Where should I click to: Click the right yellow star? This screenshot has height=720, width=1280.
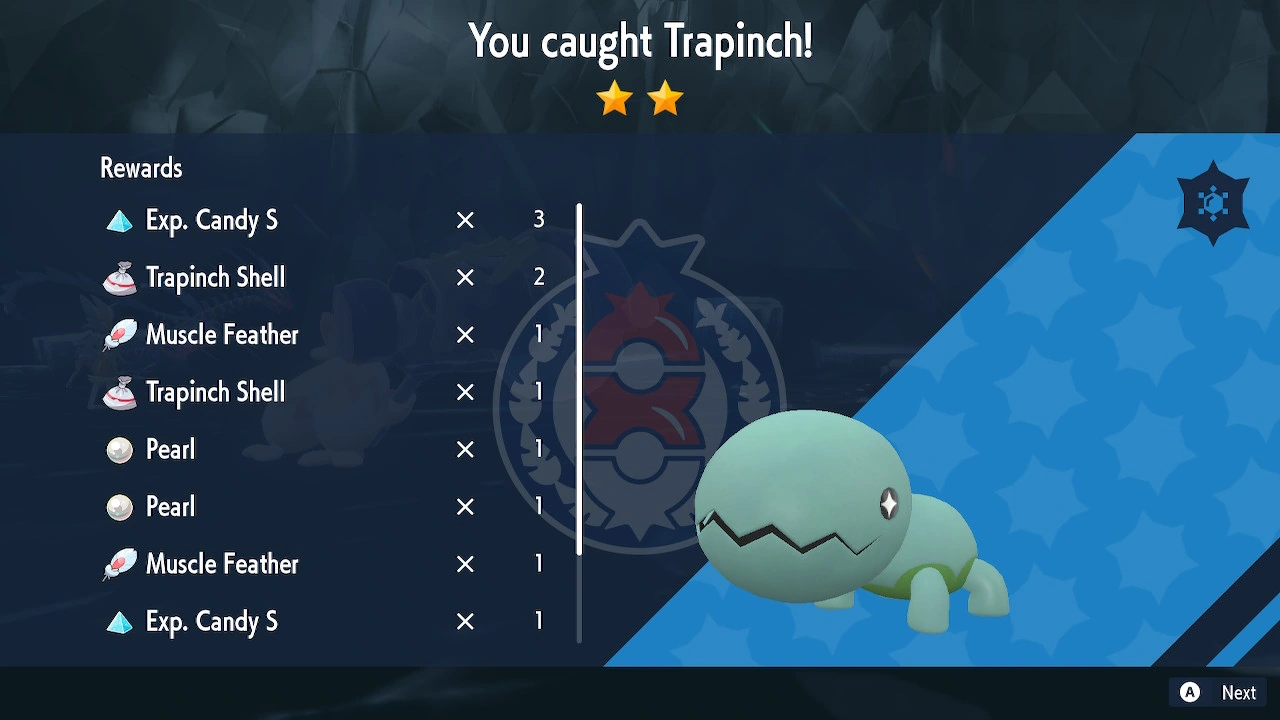click(x=664, y=98)
